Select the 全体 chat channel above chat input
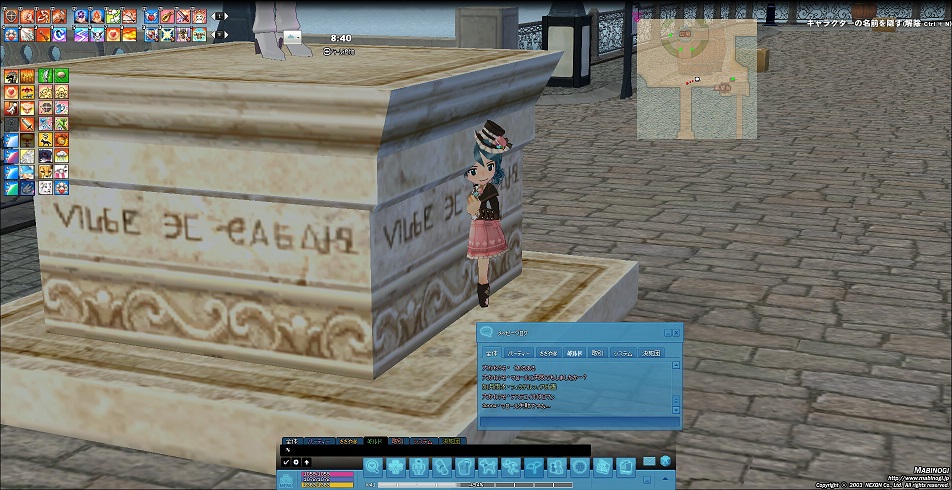 (291, 440)
